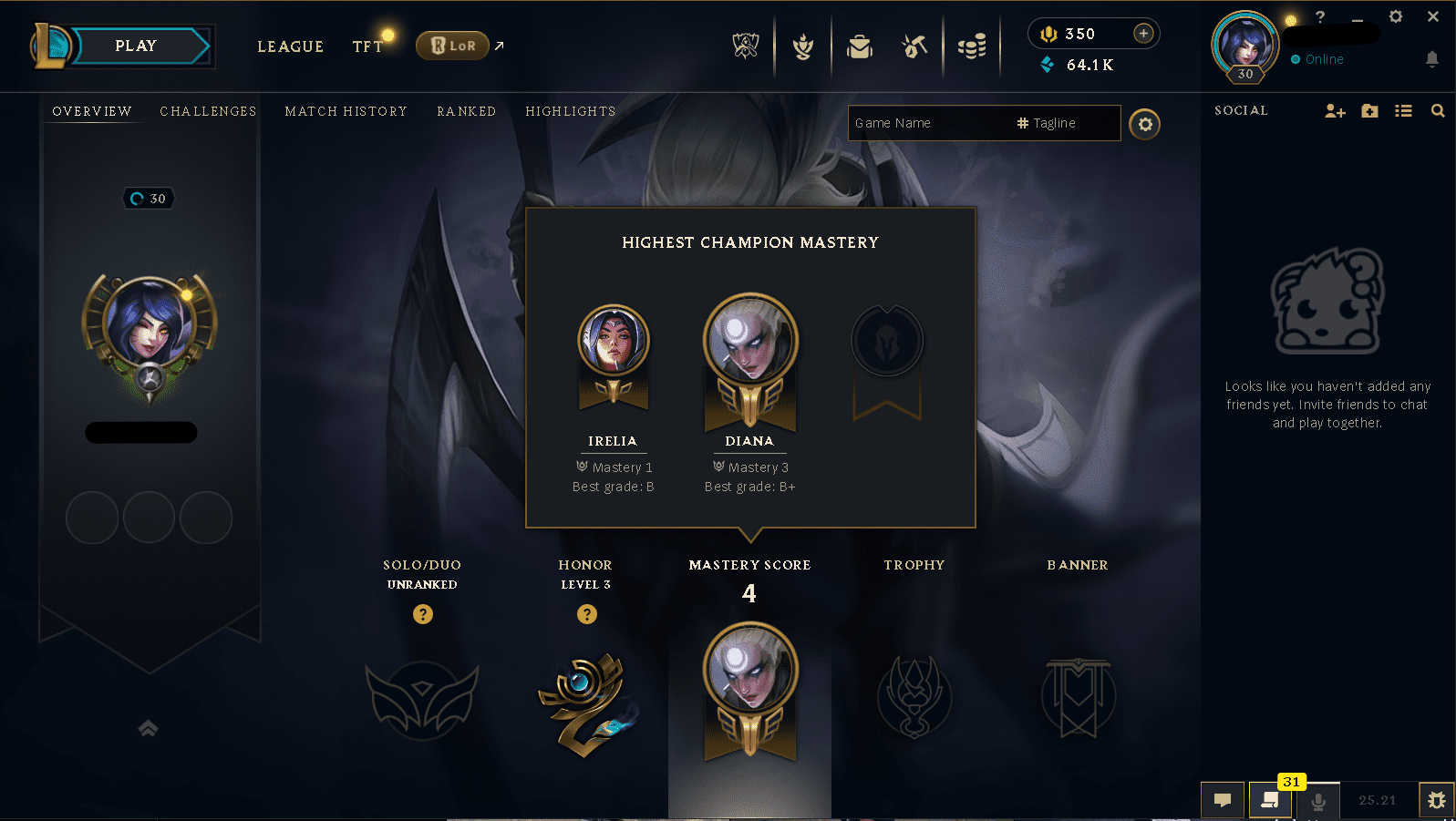Viewport: 1456px width, 821px height.
Task: Open the Challenges tab
Action: point(208,110)
